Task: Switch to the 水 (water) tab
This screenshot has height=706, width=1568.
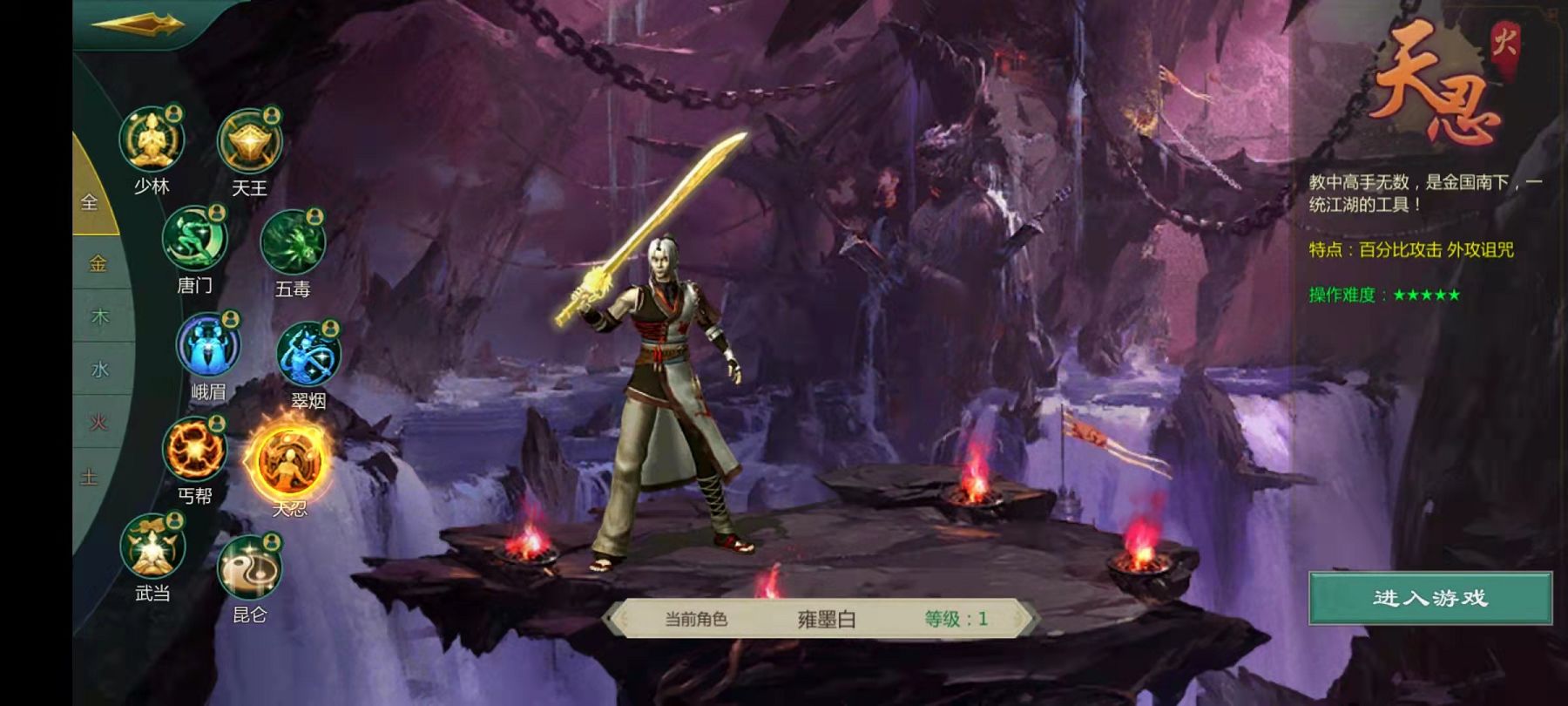Action: (x=99, y=370)
